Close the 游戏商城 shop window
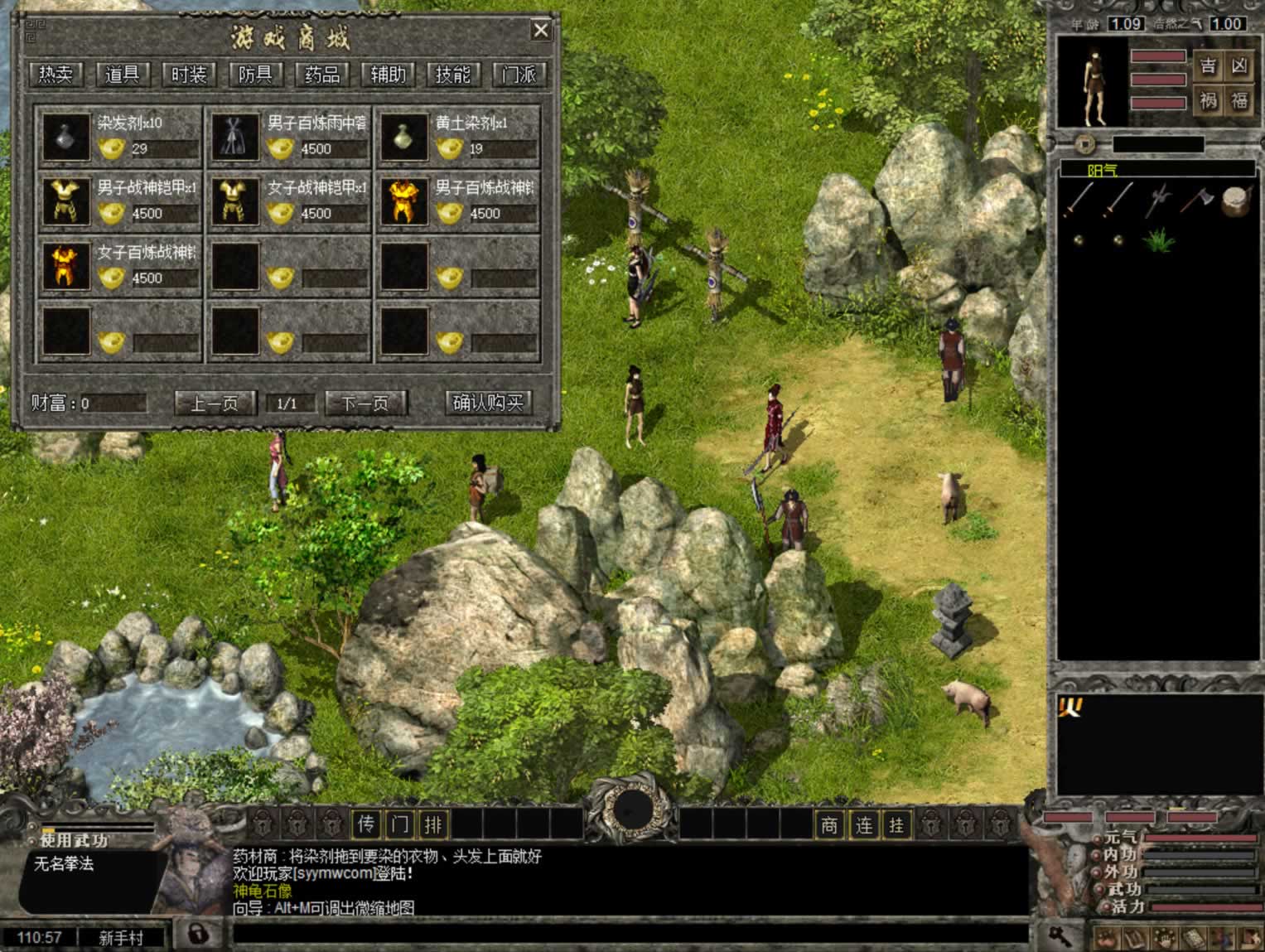The image size is (1265, 952). coord(541,31)
